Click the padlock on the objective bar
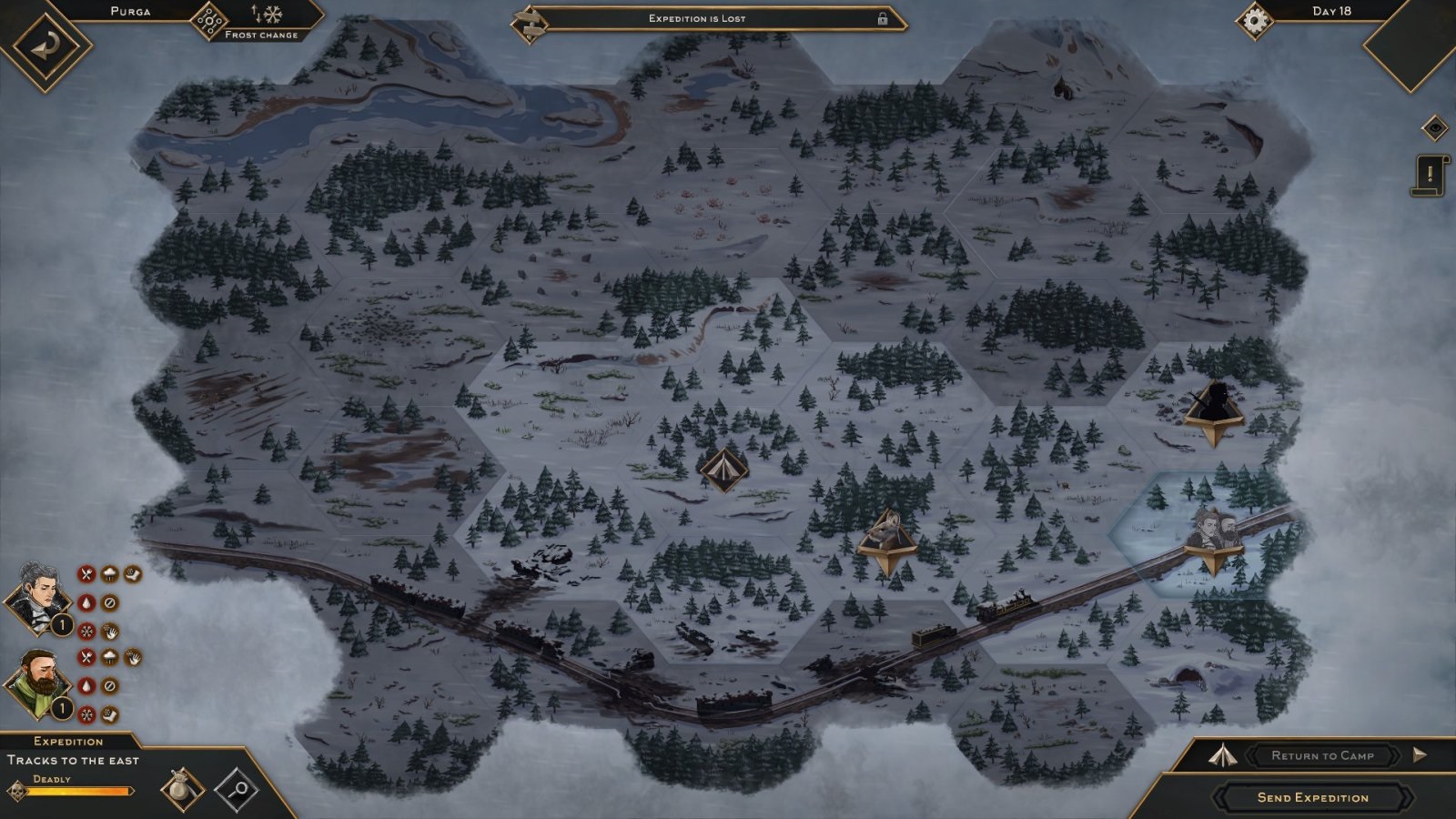 pyautogui.click(x=882, y=18)
